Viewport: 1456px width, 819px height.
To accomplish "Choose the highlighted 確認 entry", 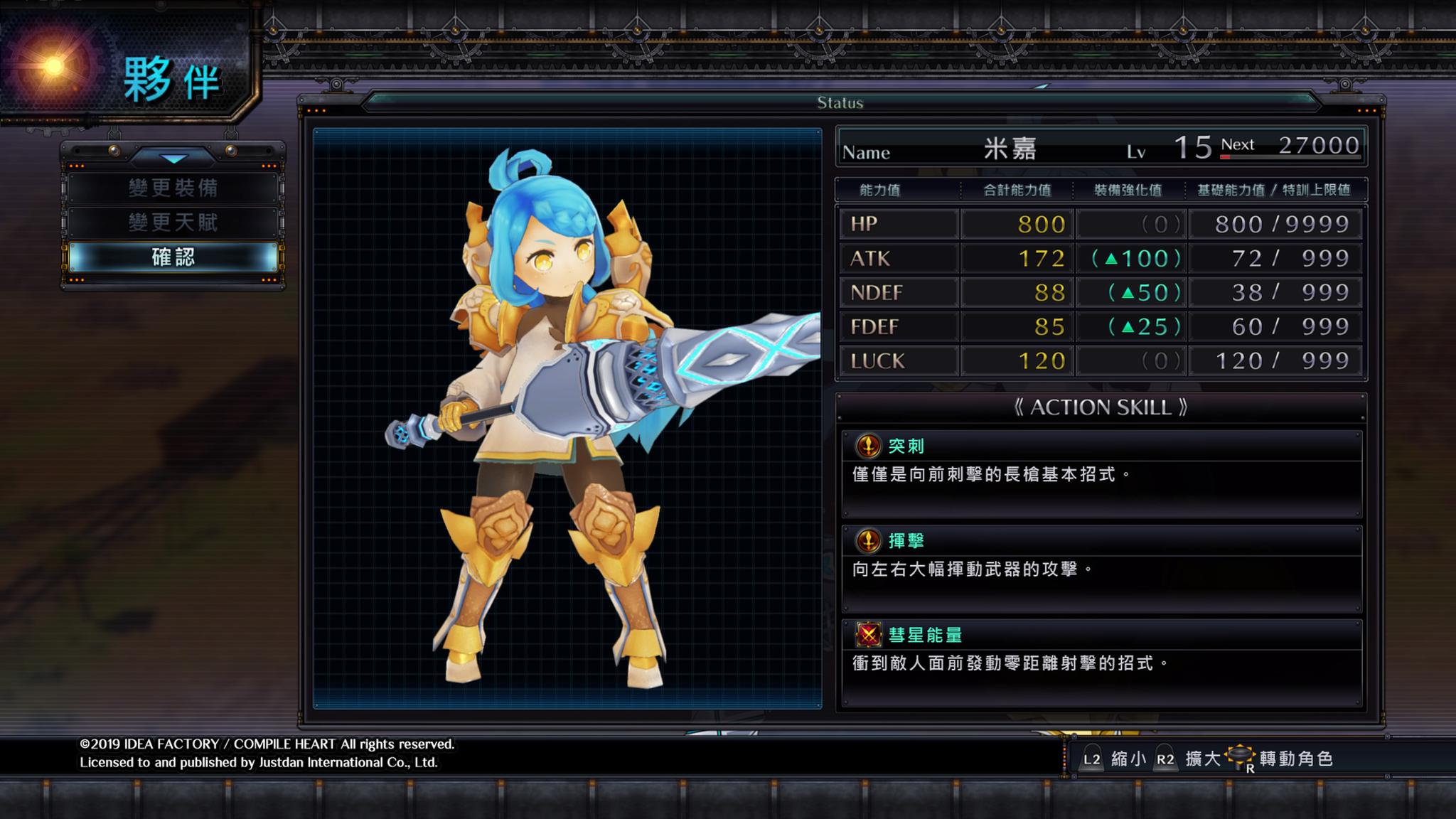I will pyautogui.click(x=173, y=257).
